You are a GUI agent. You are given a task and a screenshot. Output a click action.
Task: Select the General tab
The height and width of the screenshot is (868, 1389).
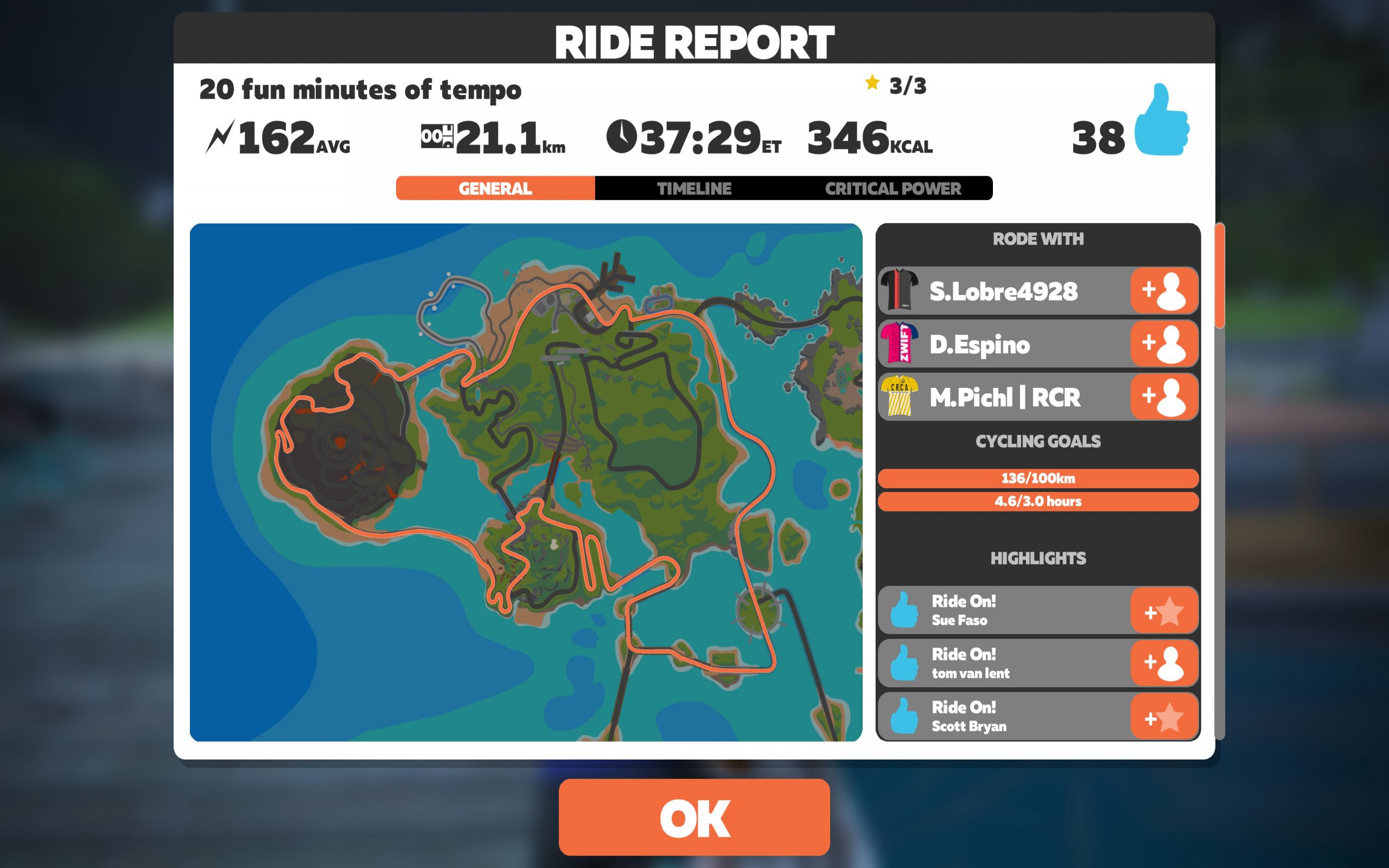494,188
